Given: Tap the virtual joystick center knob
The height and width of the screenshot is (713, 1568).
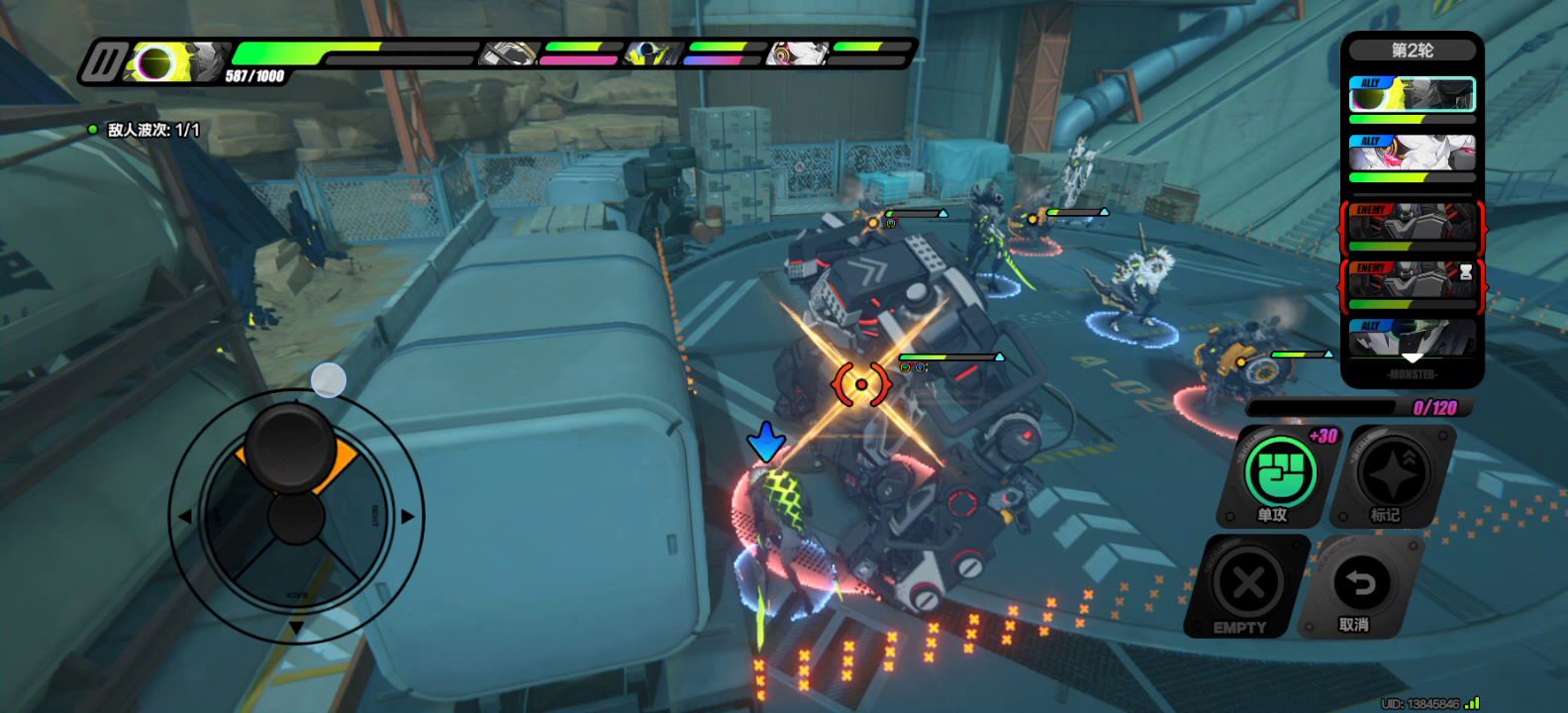Looking at the screenshot, I should (296, 517).
